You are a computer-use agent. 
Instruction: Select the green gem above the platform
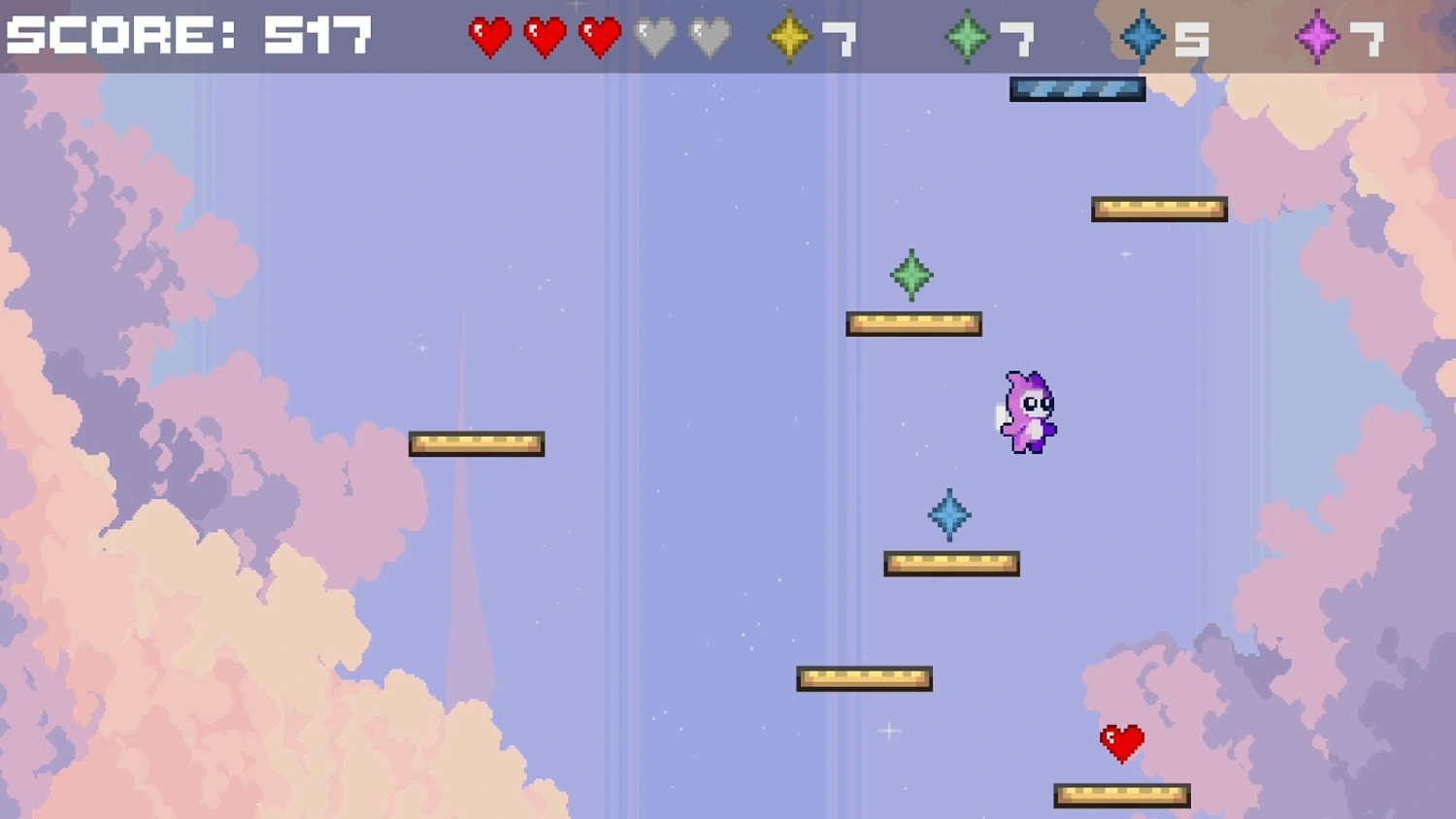(x=910, y=276)
